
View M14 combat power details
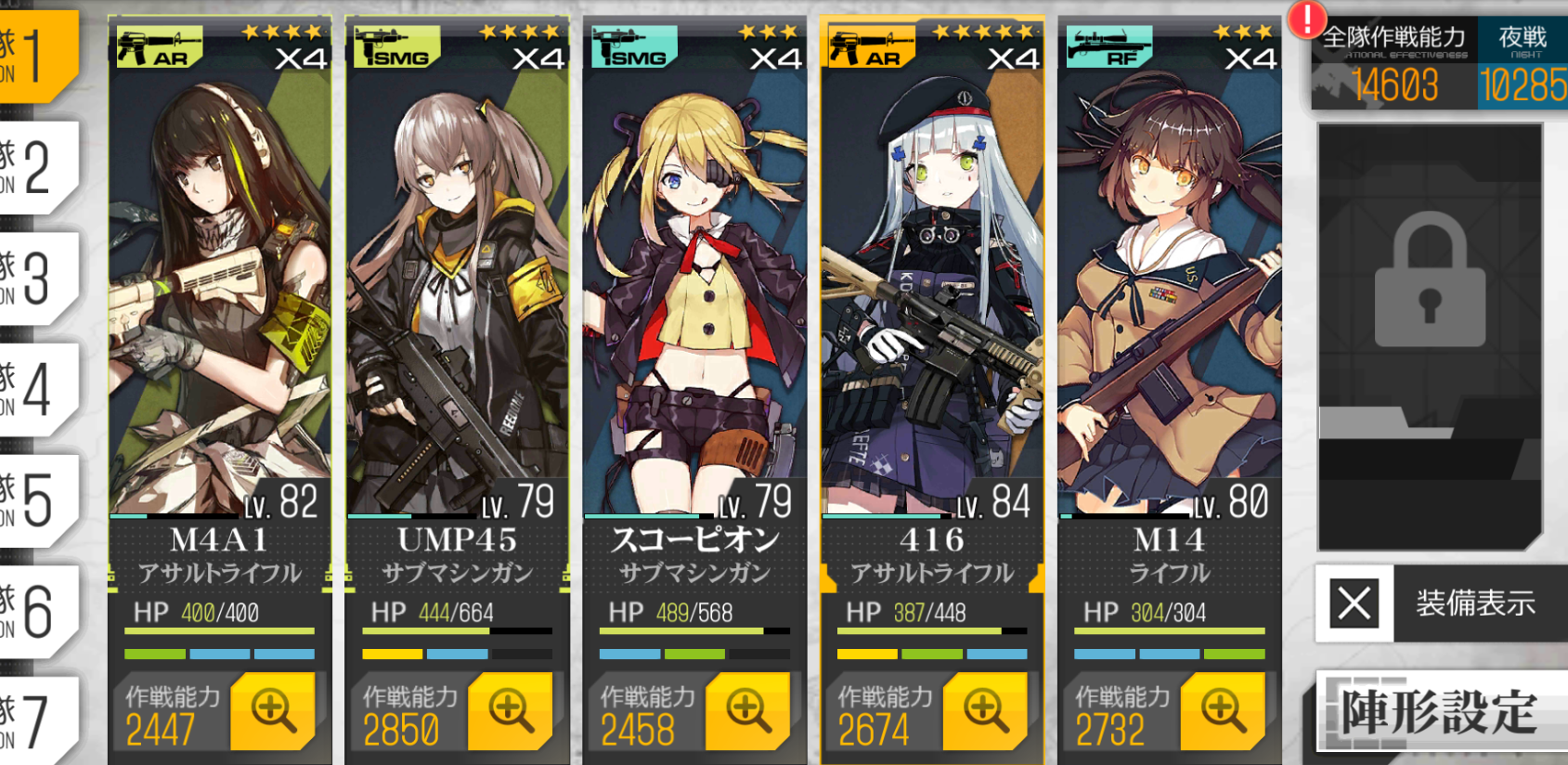(x=1223, y=711)
